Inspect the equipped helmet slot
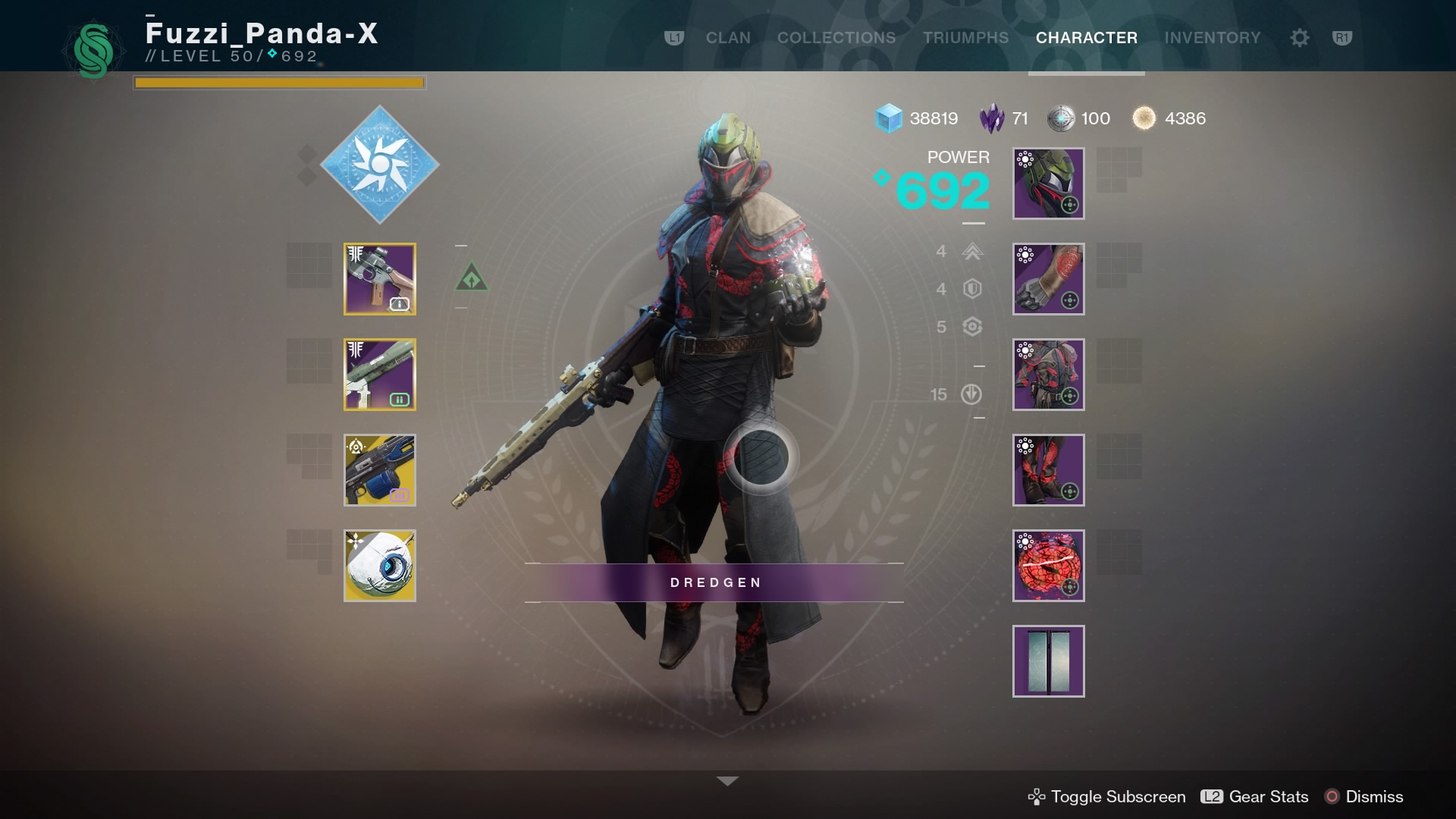The width and height of the screenshot is (1456, 819). (x=1048, y=184)
